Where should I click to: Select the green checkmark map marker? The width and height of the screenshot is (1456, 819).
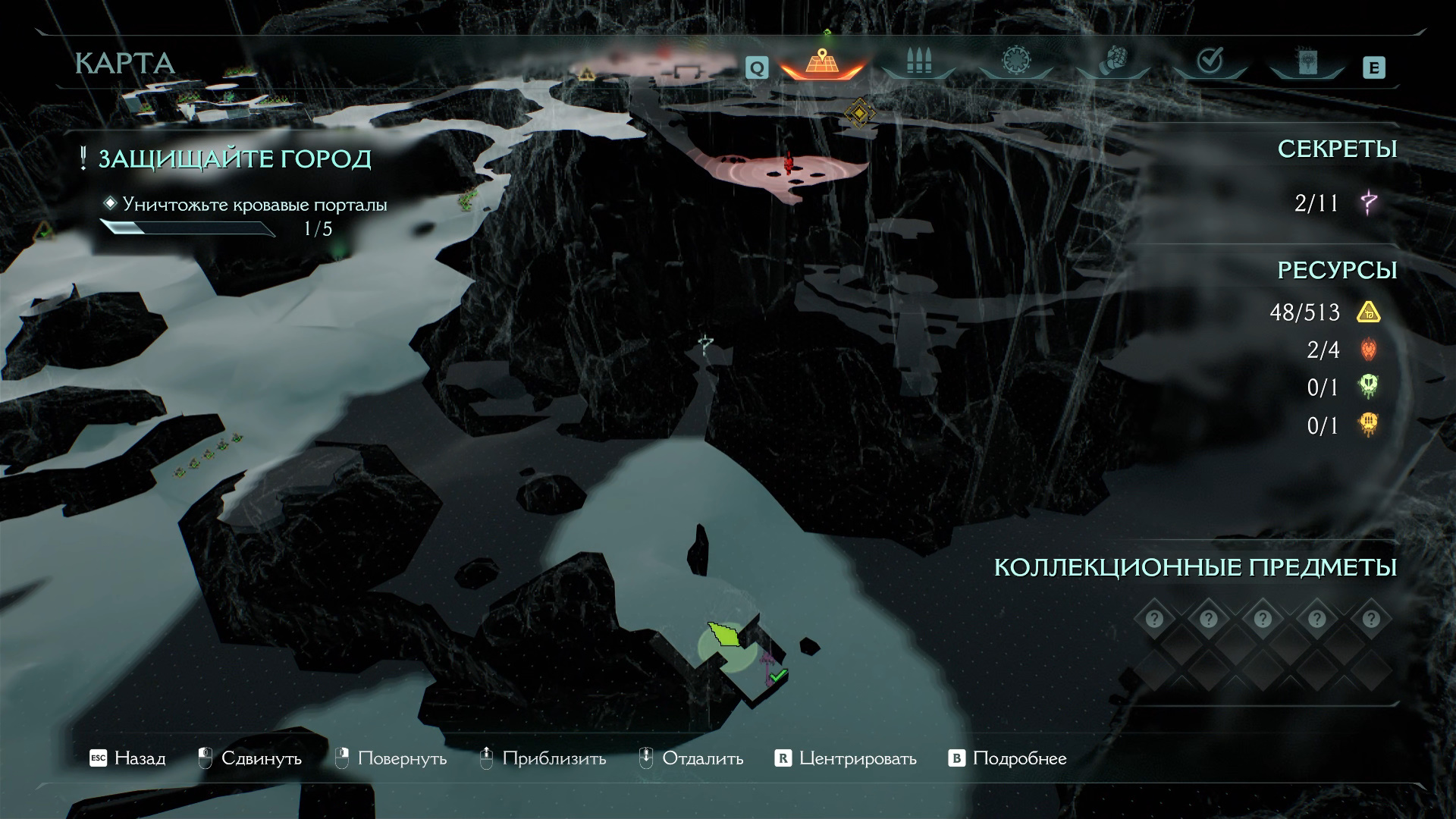(x=778, y=674)
